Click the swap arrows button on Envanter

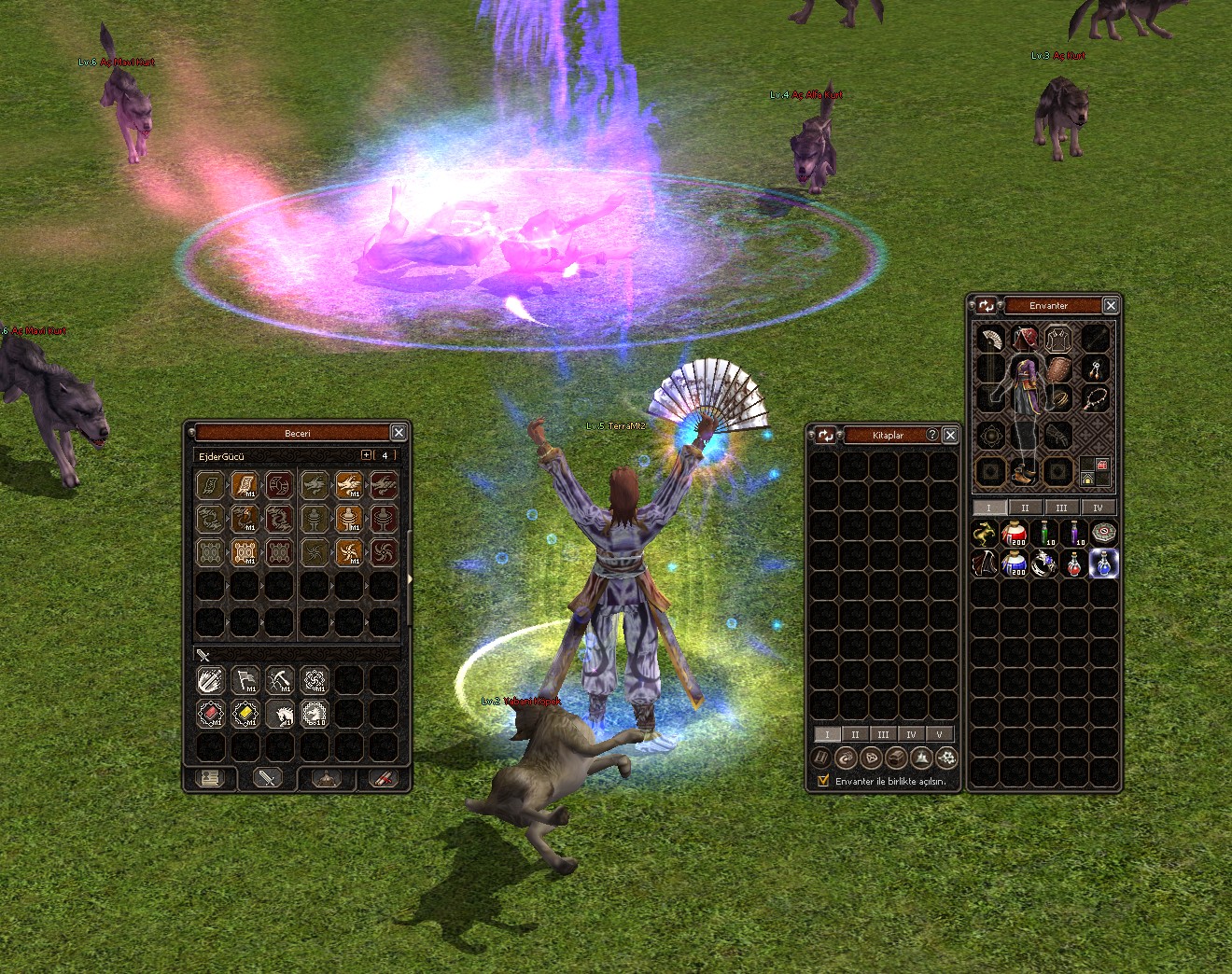coord(986,306)
